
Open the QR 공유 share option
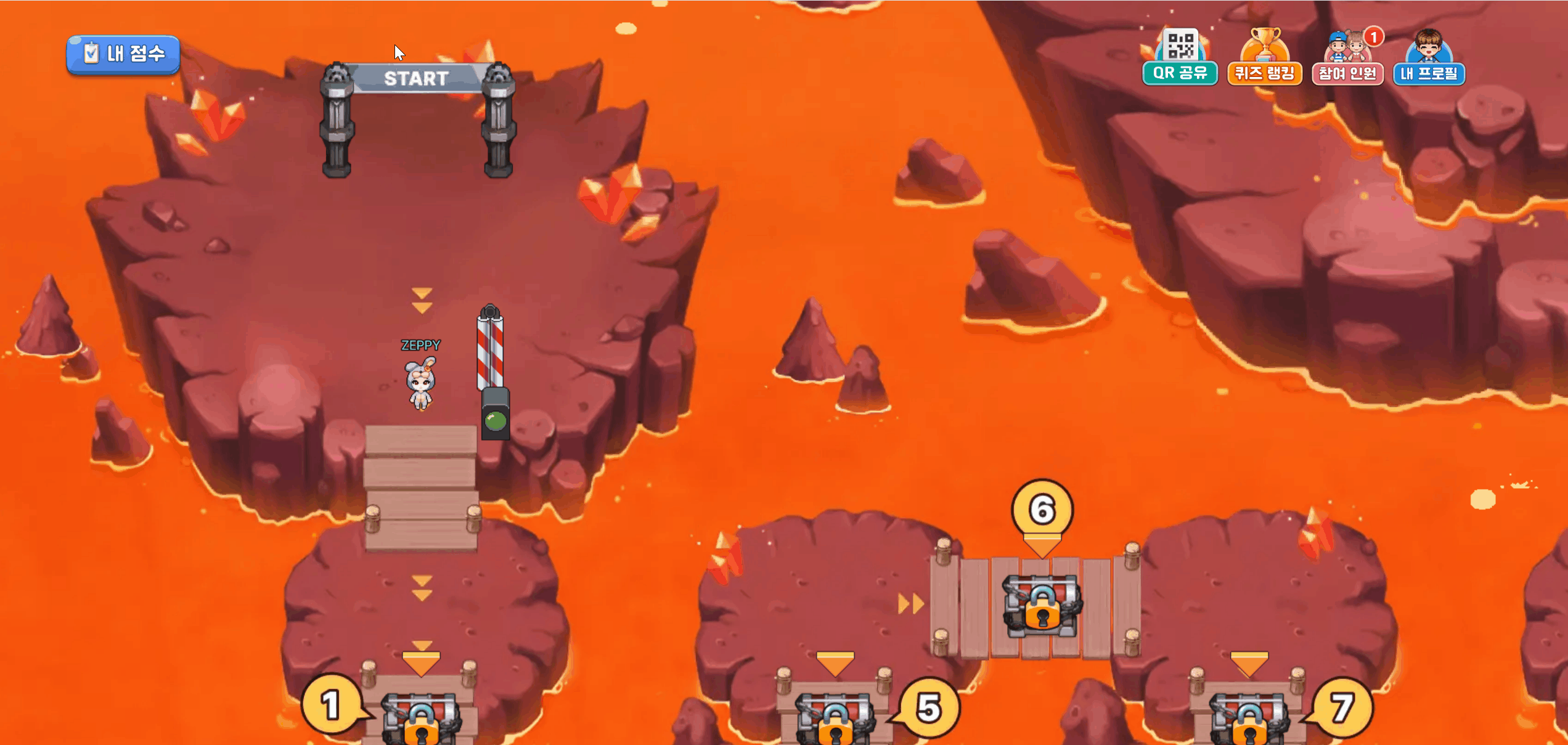click(x=1180, y=60)
